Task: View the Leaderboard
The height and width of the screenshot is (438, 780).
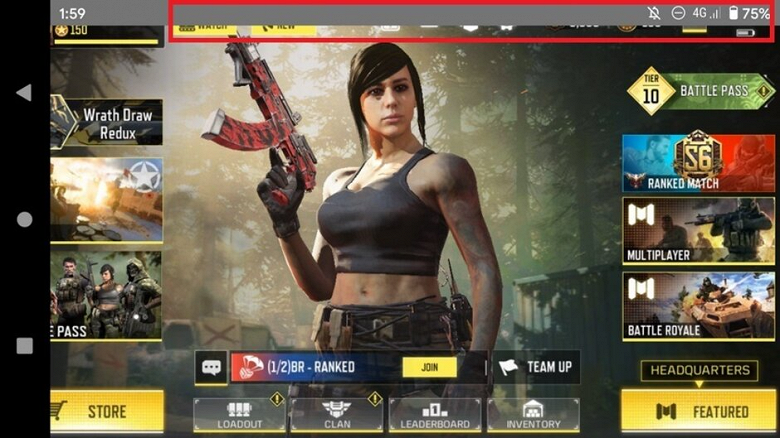Action: pyautogui.click(x=434, y=414)
